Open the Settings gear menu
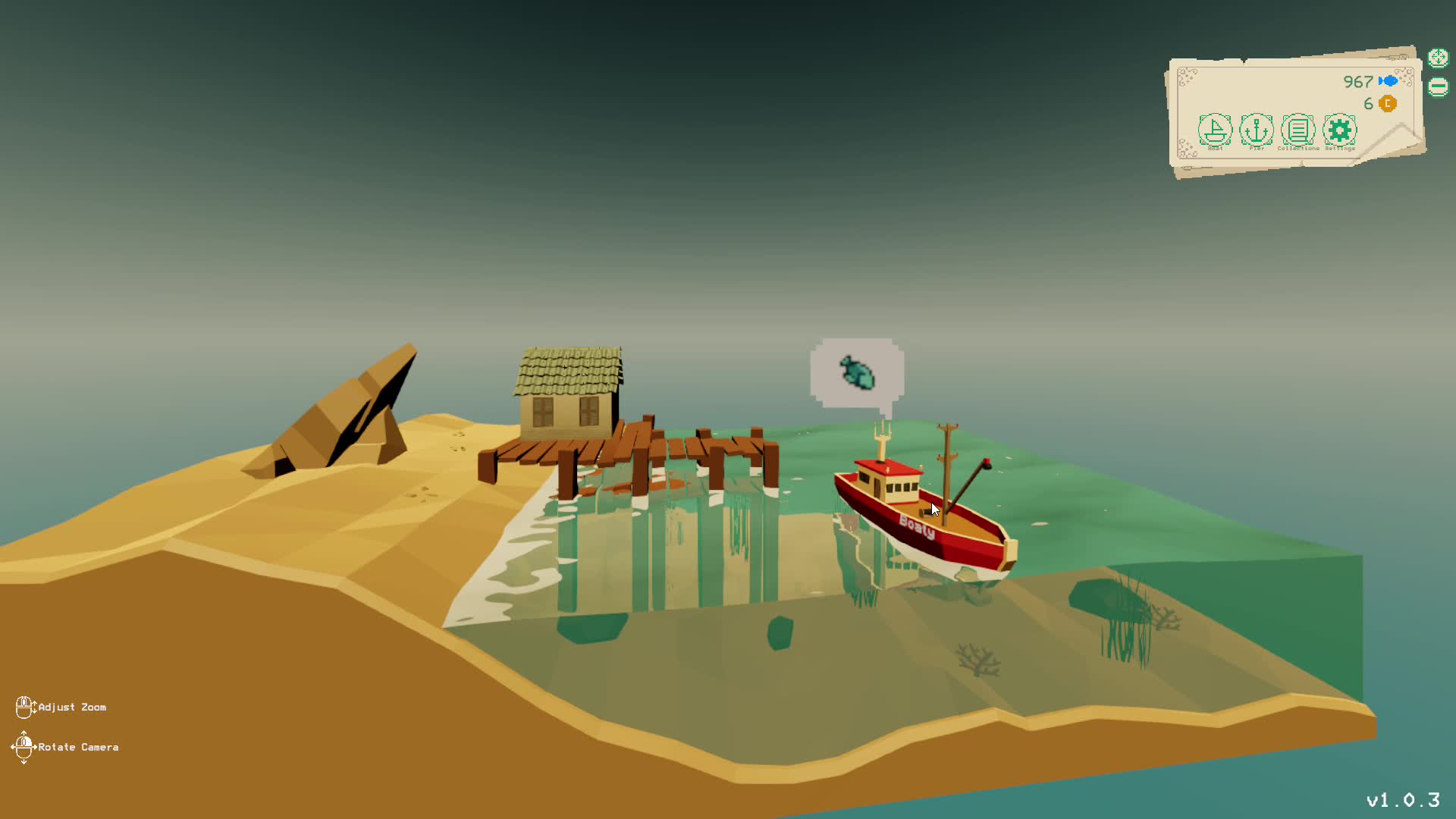 1340,130
